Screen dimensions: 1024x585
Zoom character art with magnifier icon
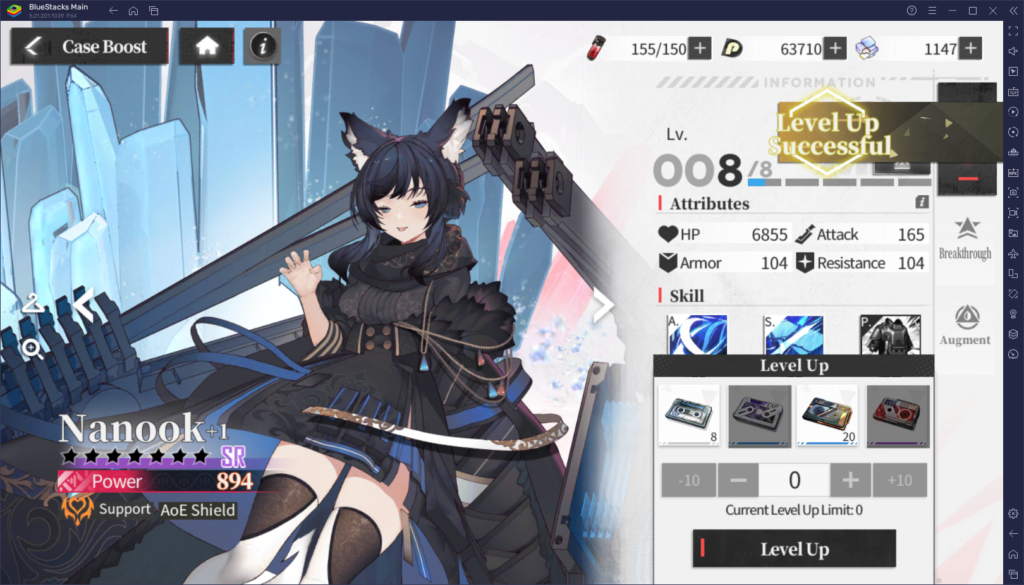[x=33, y=348]
